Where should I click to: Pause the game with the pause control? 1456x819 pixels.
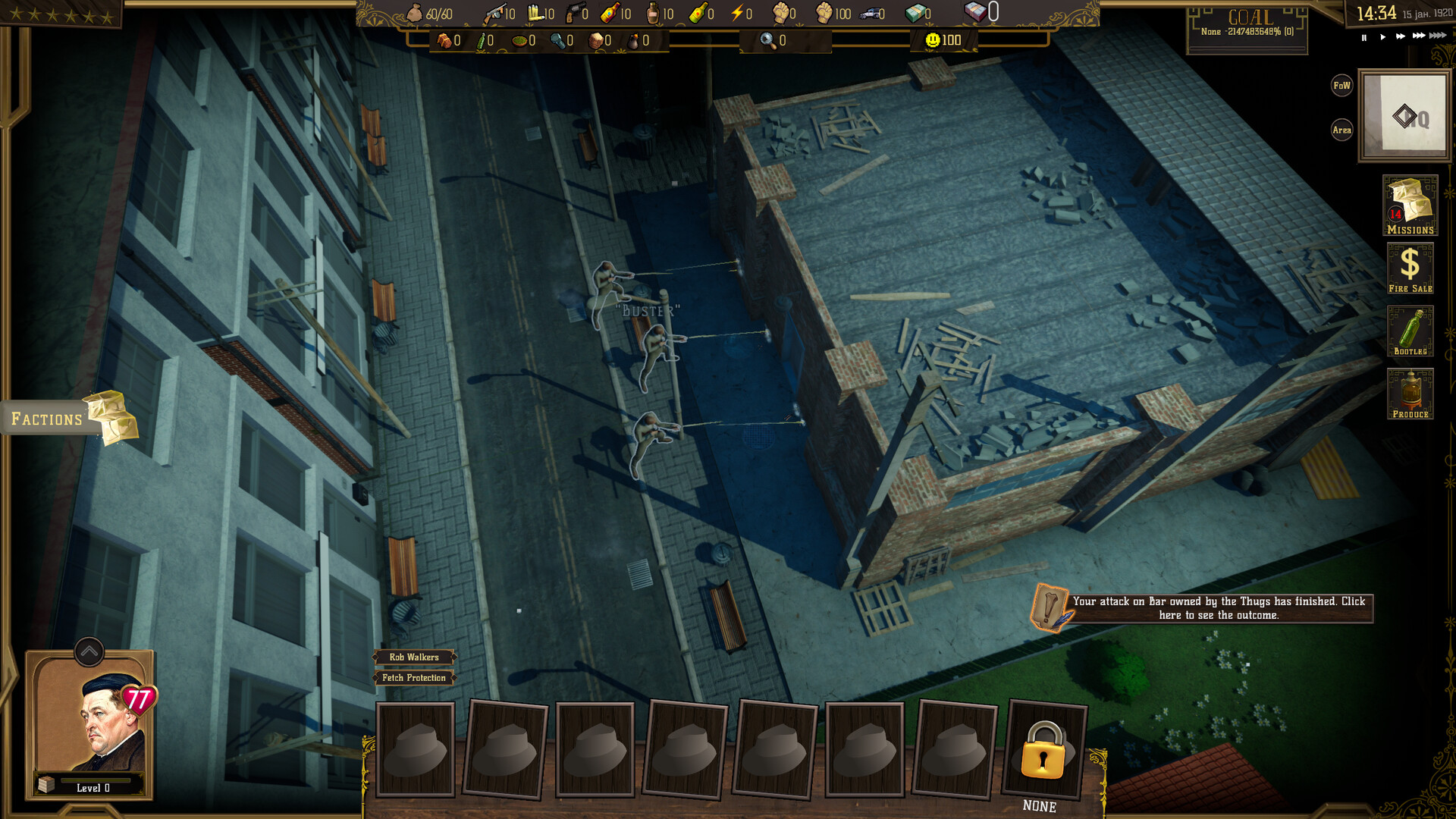tap(1363, 36)
